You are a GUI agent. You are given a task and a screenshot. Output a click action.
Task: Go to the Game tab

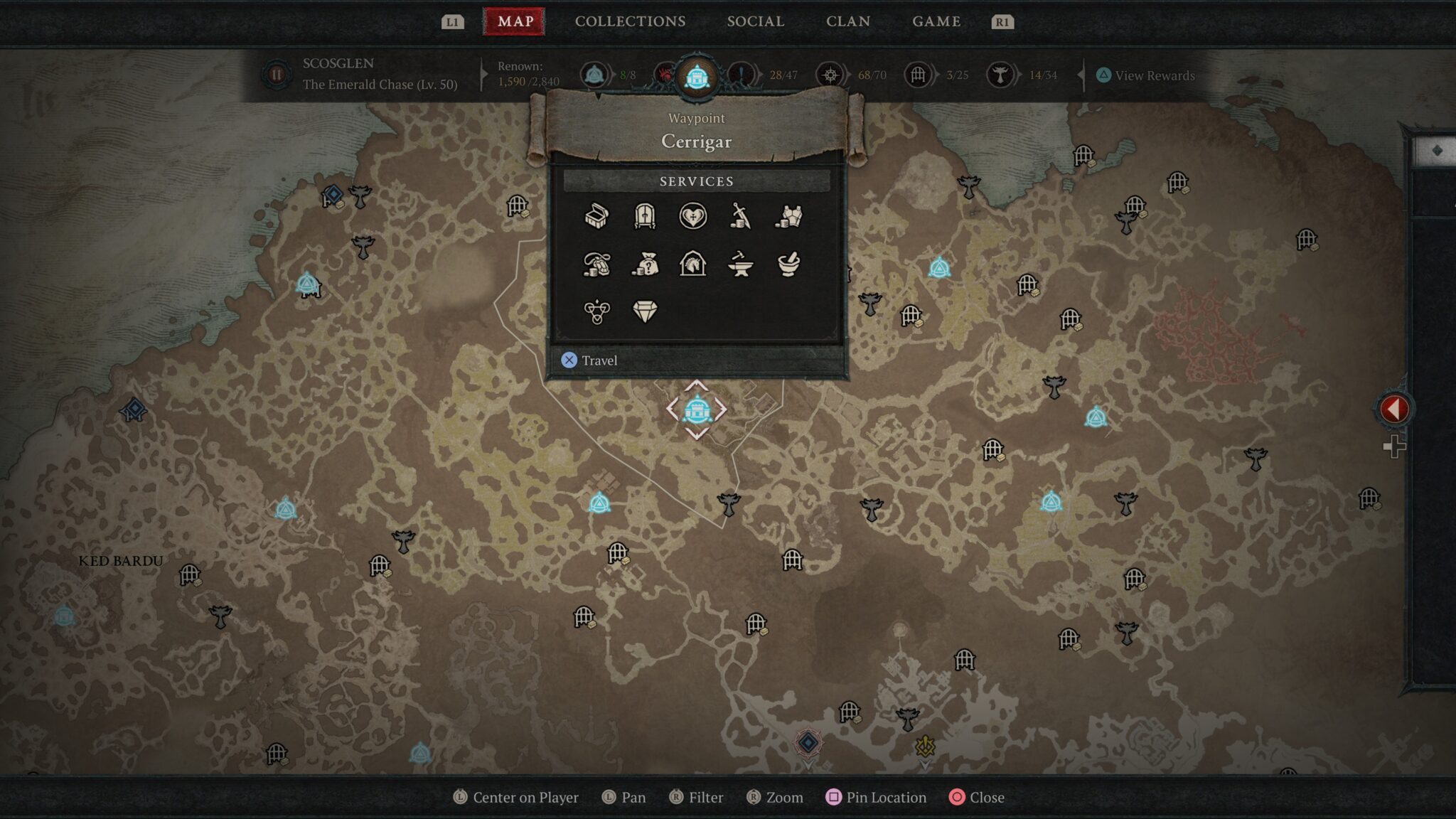tap(936, 21)
